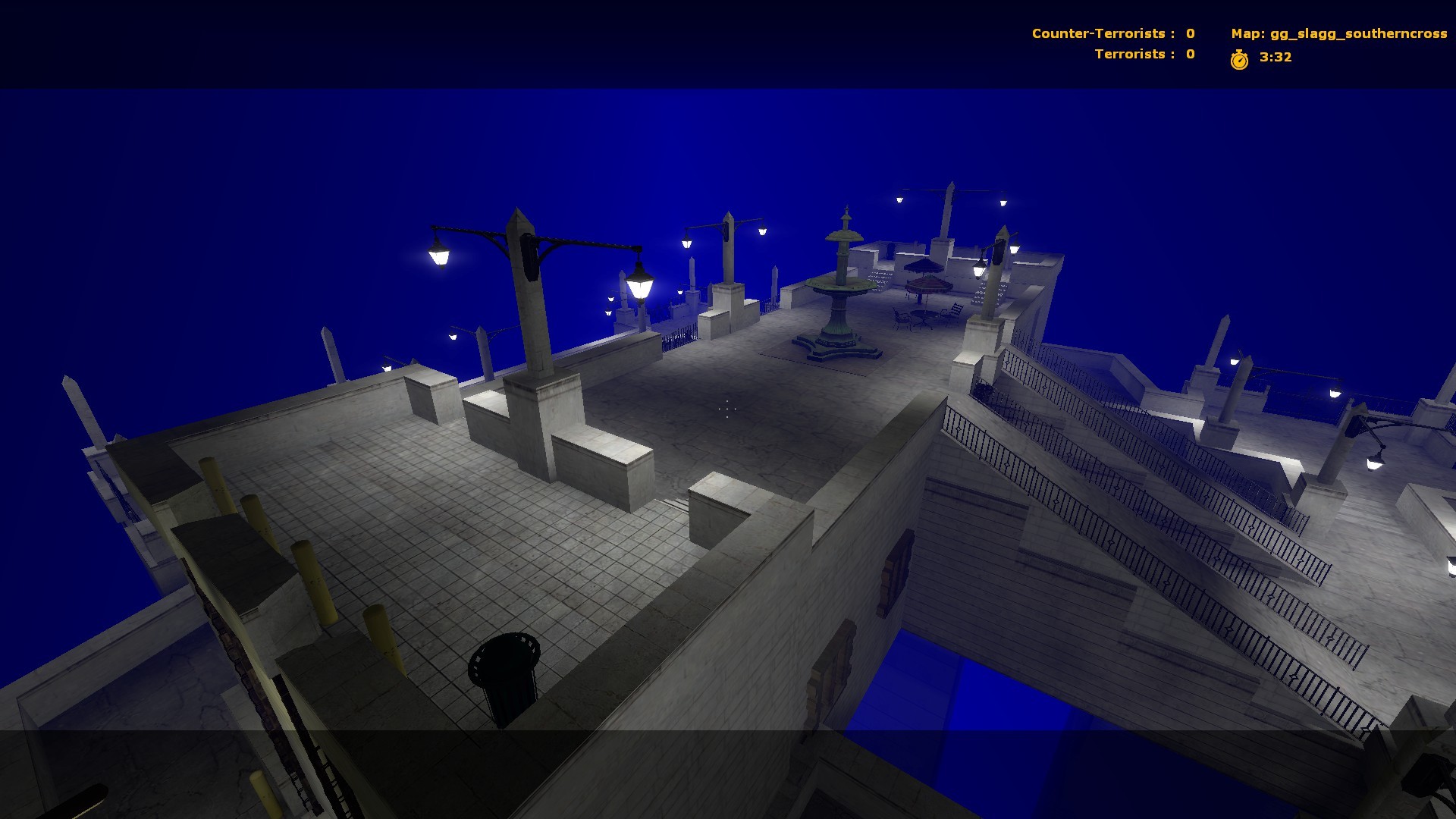Select the patio umbrella near the fountain
Viewport: 1456px width, 819px height.
pos(927,284)
